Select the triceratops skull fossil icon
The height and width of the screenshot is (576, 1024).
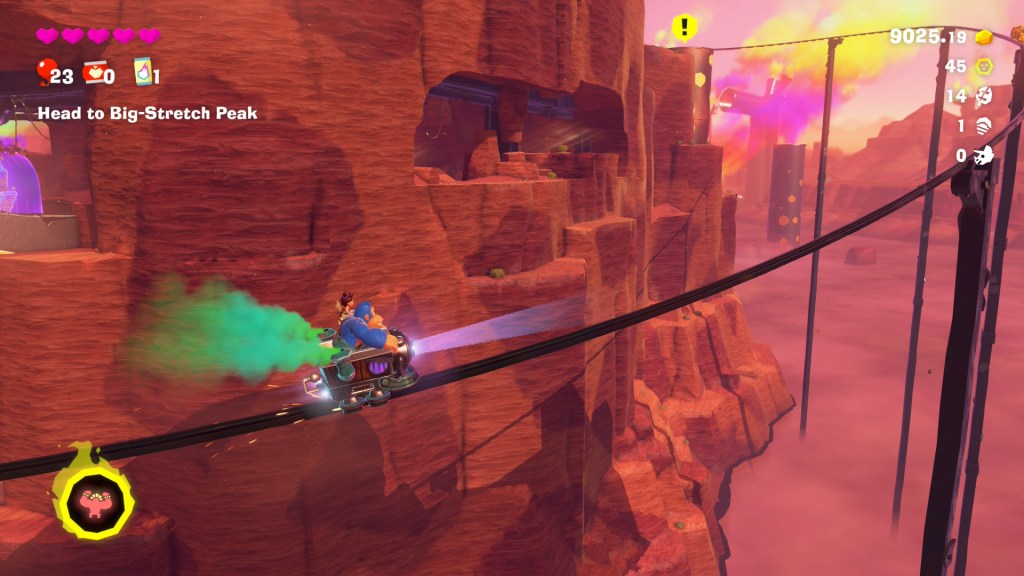[x=984, y=155]
